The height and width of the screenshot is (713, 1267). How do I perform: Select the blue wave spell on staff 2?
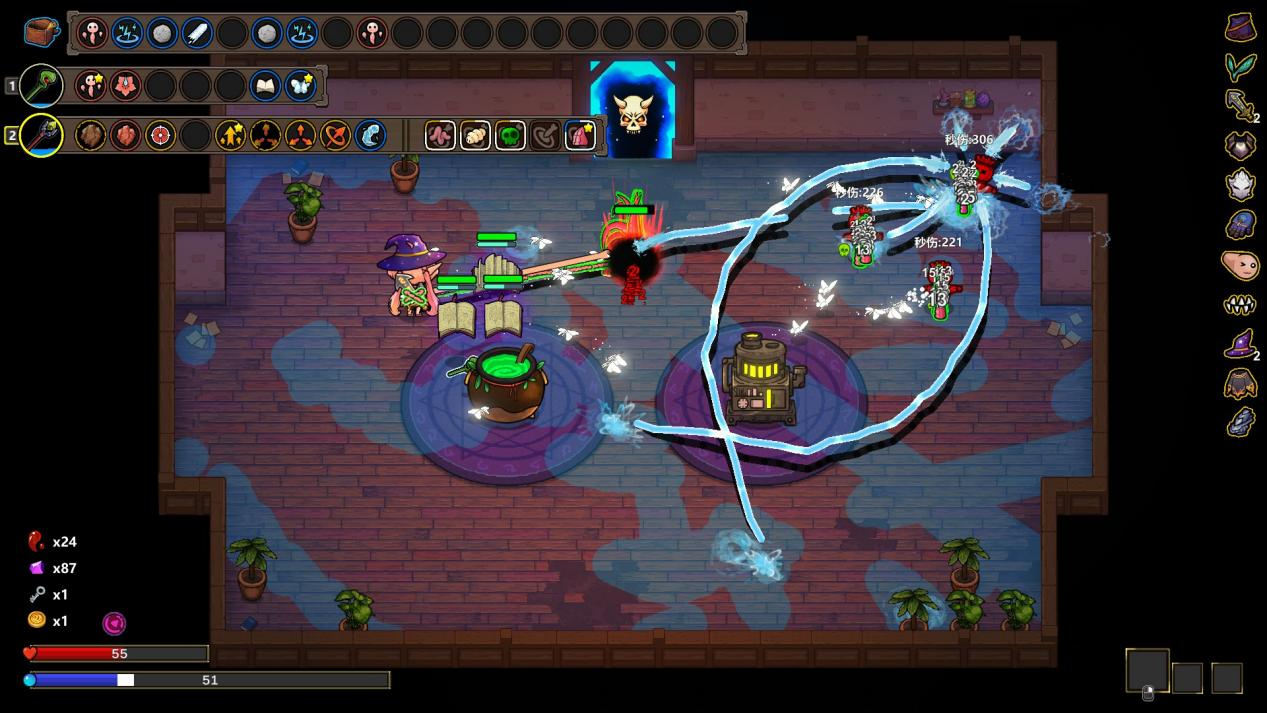[x=370, y=135]
